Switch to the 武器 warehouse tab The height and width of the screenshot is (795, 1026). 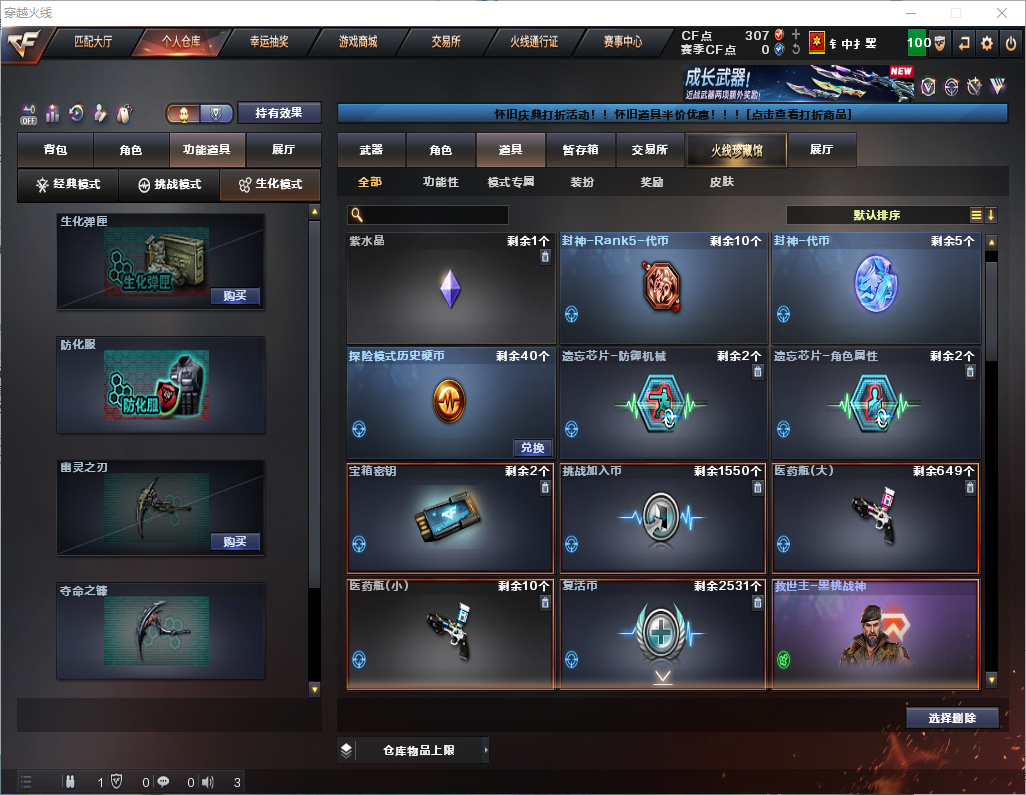pyautogui.click(x=371, y=150)
